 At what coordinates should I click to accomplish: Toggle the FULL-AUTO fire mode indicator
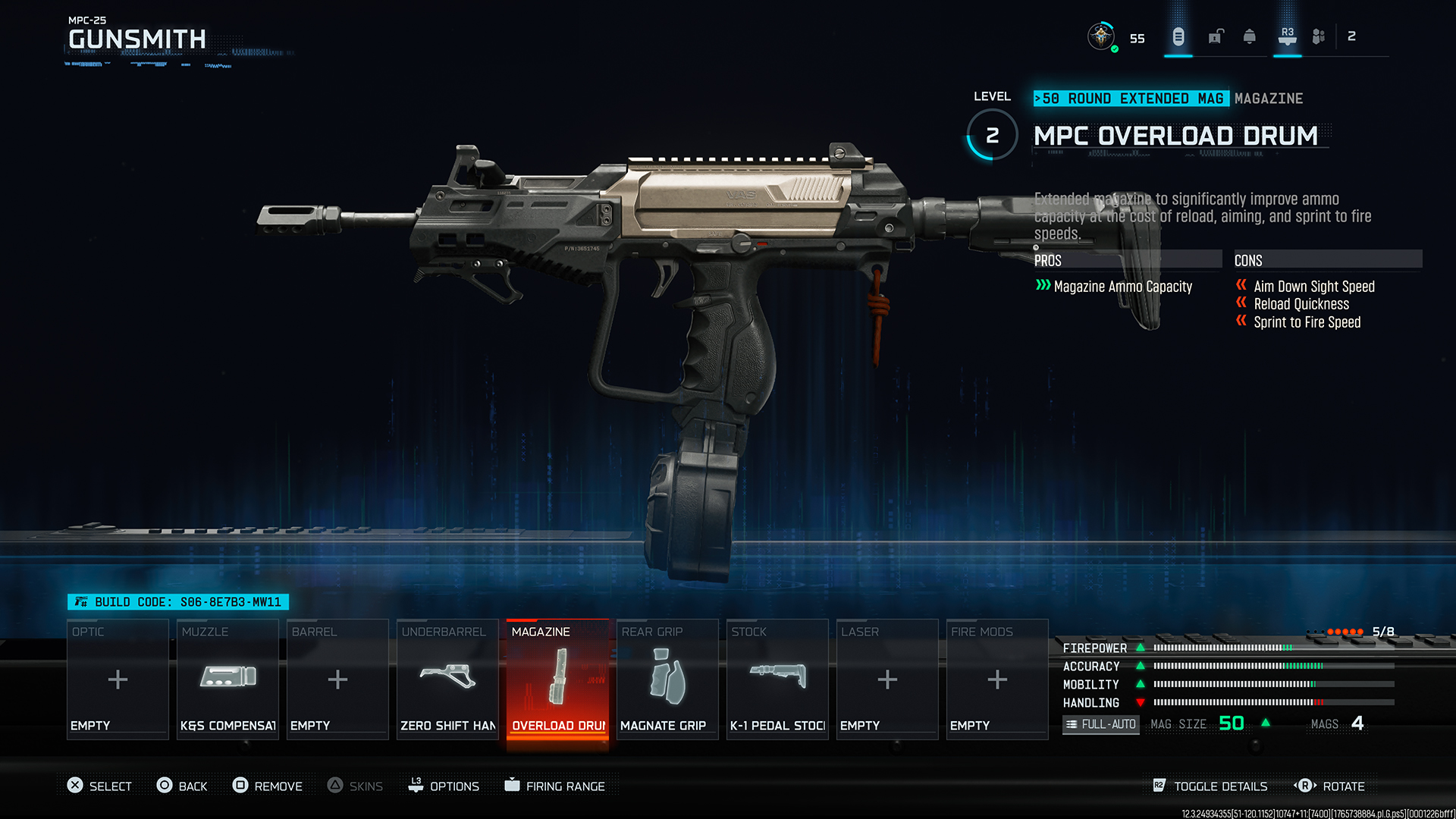pos(1100,724)
